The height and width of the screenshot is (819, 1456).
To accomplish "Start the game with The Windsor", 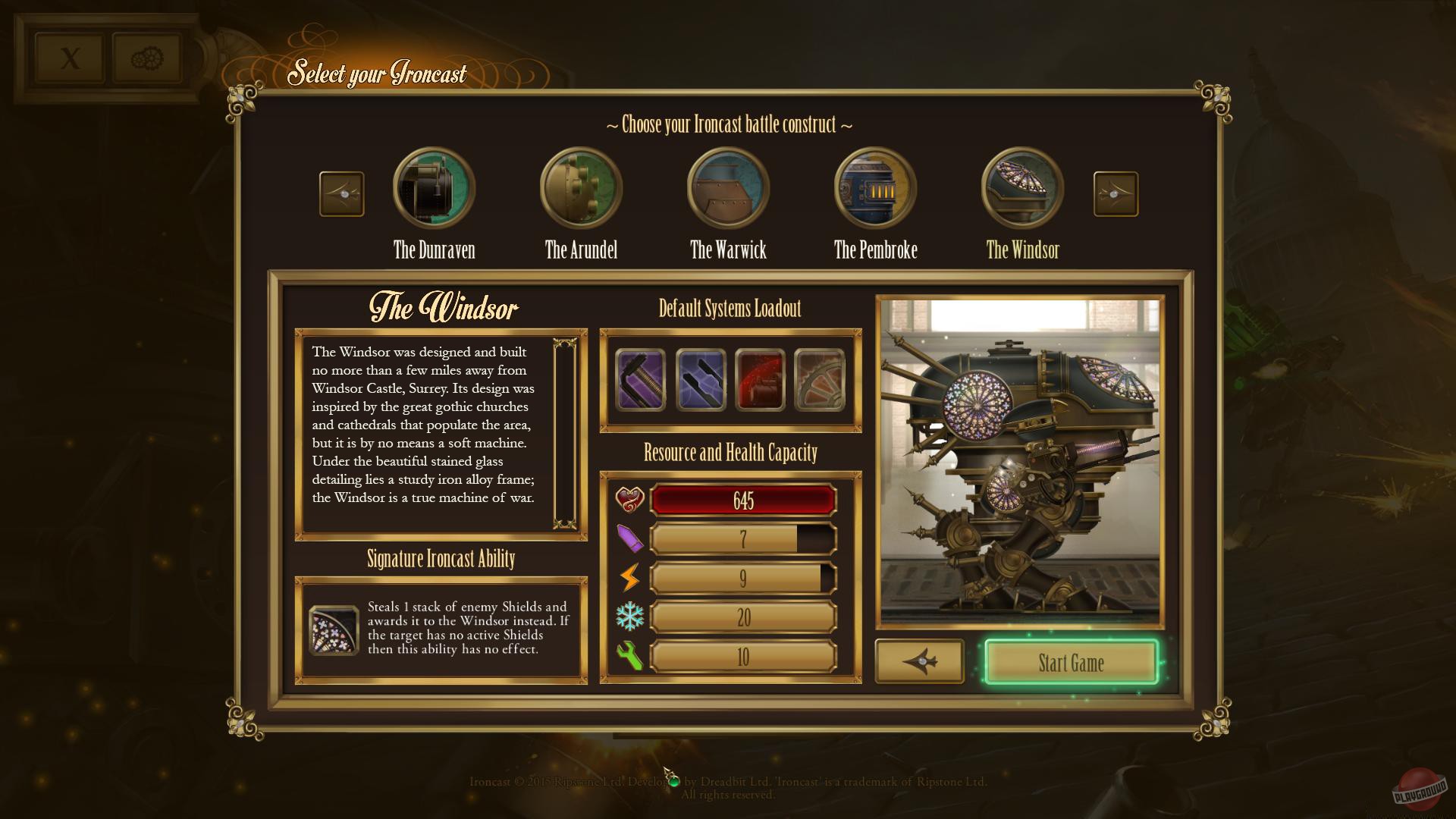I will 1072,663.
